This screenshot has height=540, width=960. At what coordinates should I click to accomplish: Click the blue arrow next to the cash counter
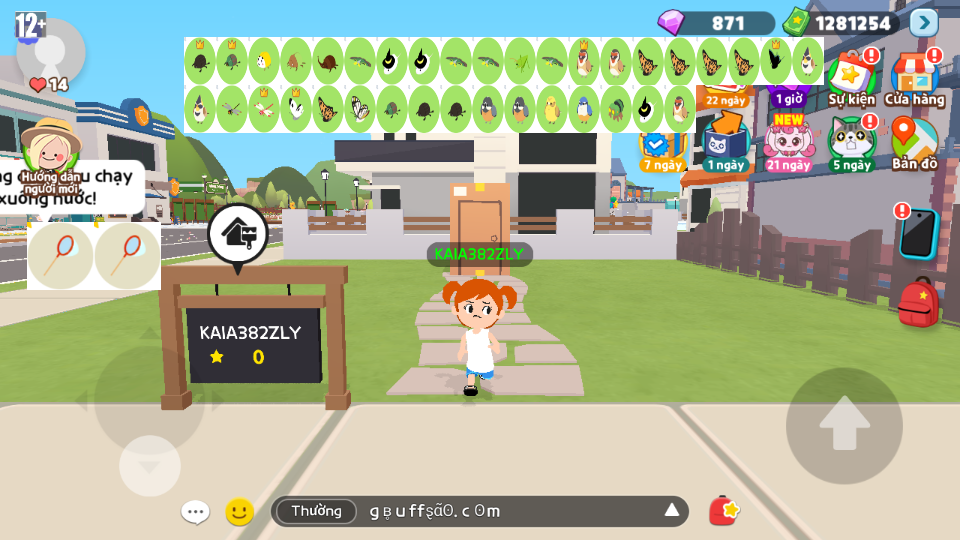[924, 22]
